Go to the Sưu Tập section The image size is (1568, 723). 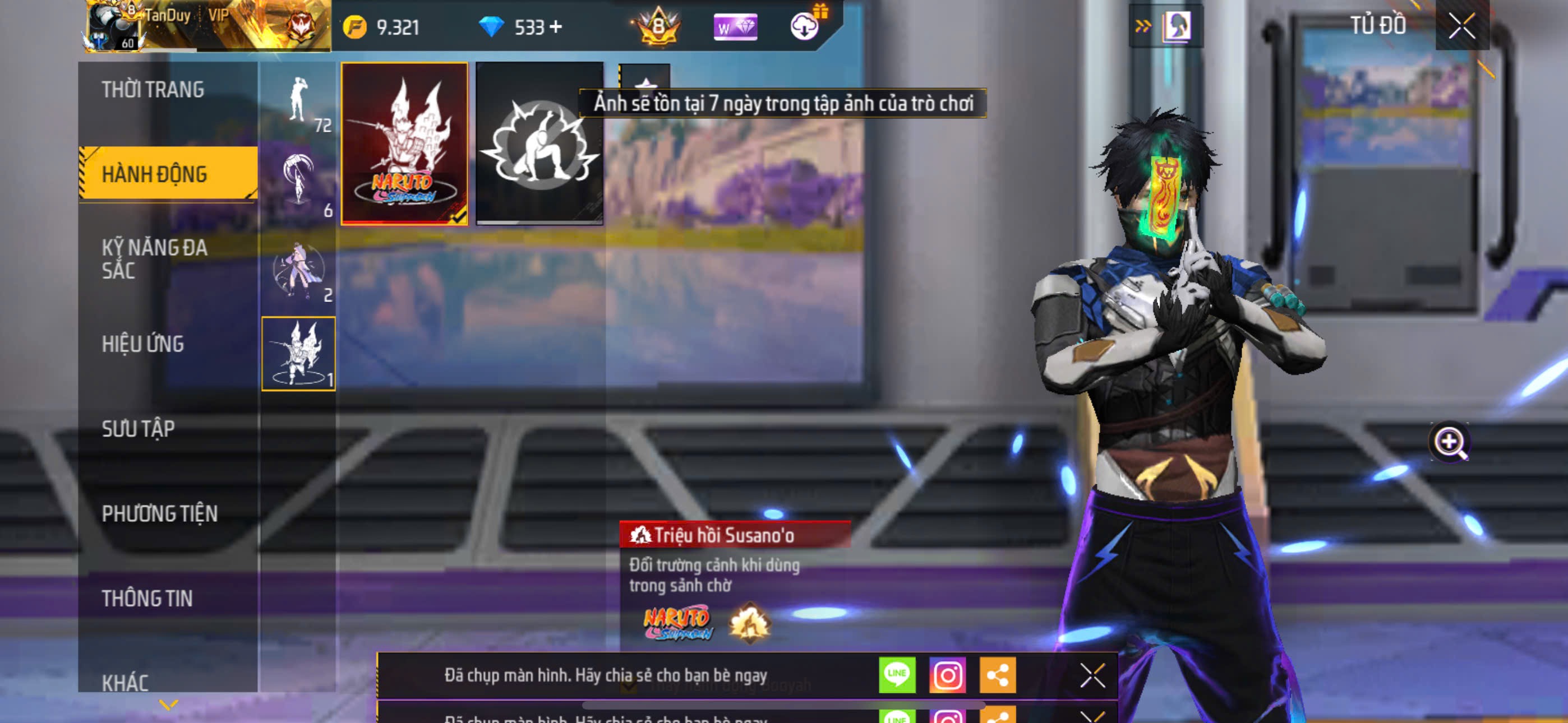tap(138, 428)
